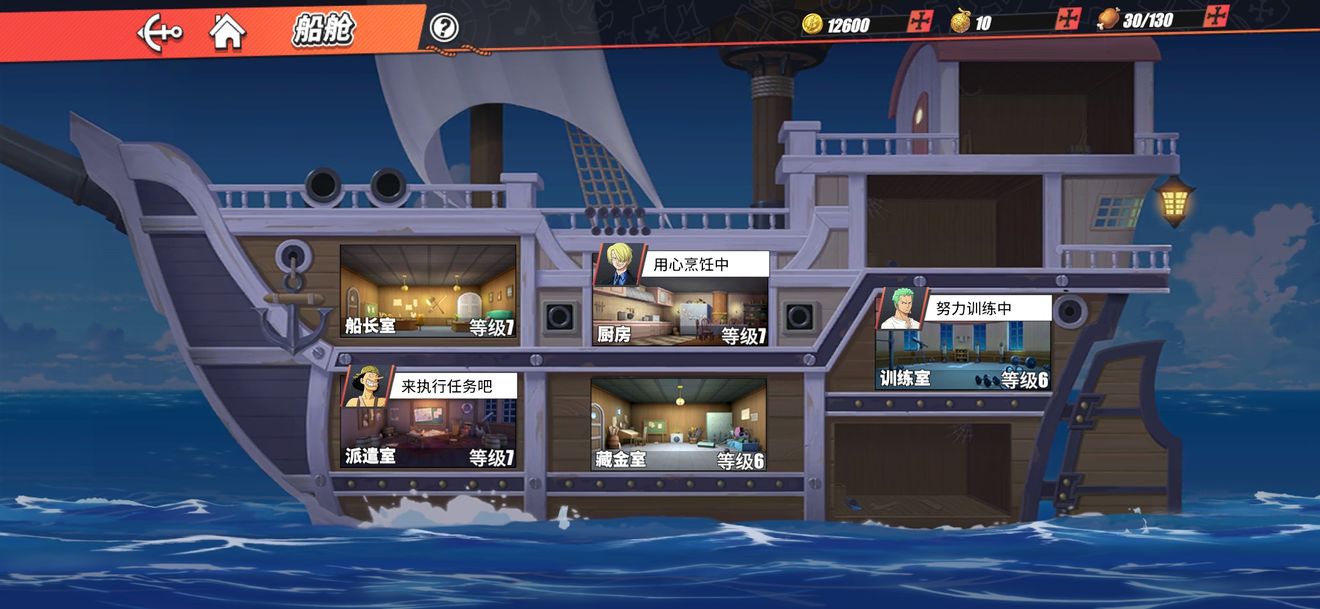Screen dimensions: 1320x609
Task: Open the question mark help button
Action: point(444,28)
